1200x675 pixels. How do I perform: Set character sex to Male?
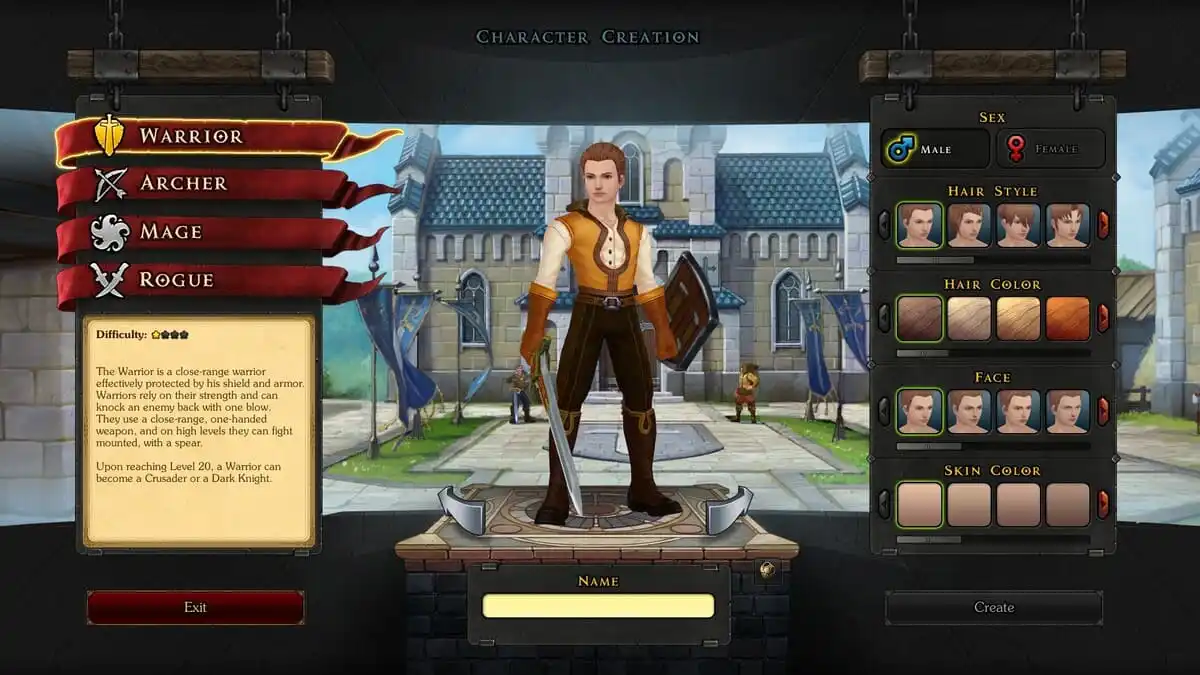click(x=935, y=149)
